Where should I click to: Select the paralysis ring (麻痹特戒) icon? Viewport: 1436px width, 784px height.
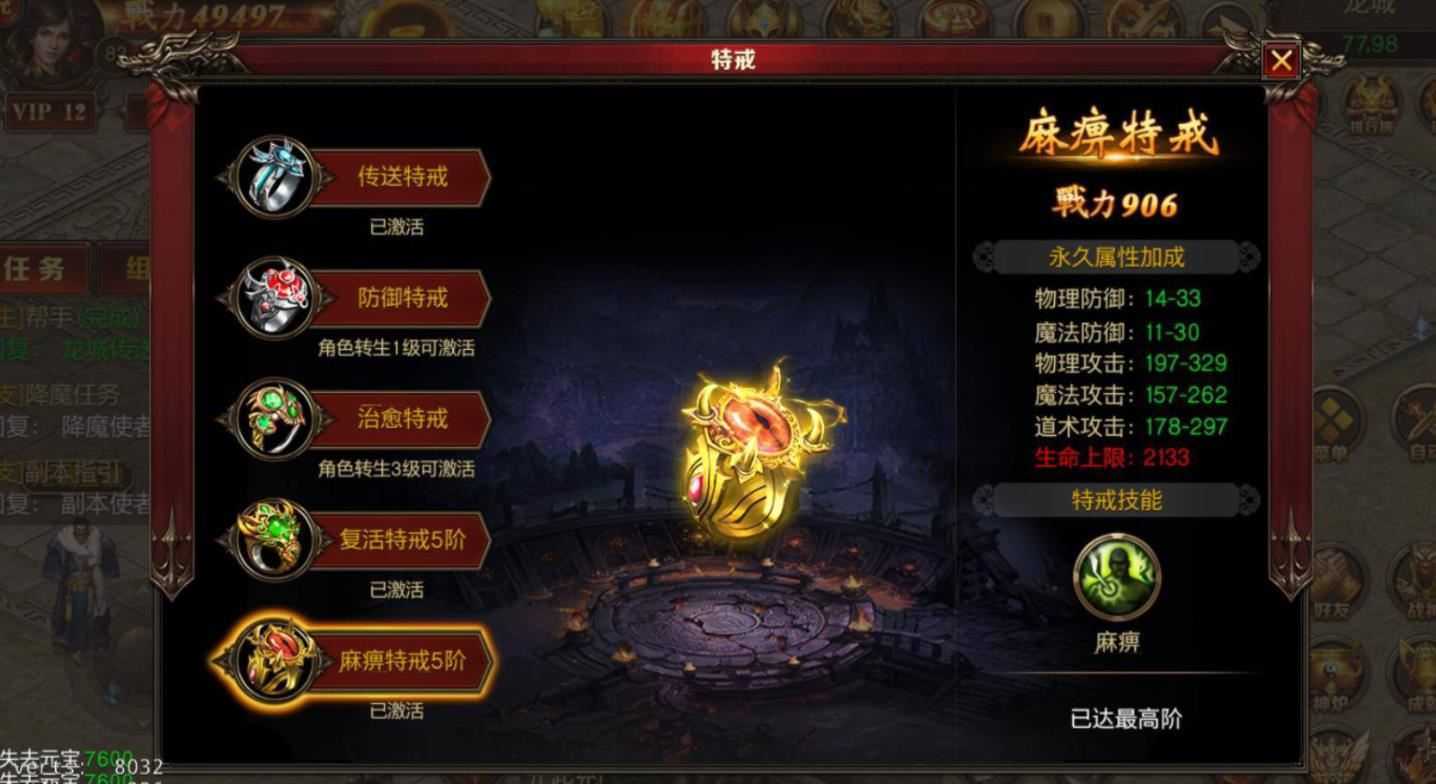click(x=270, y=660)
